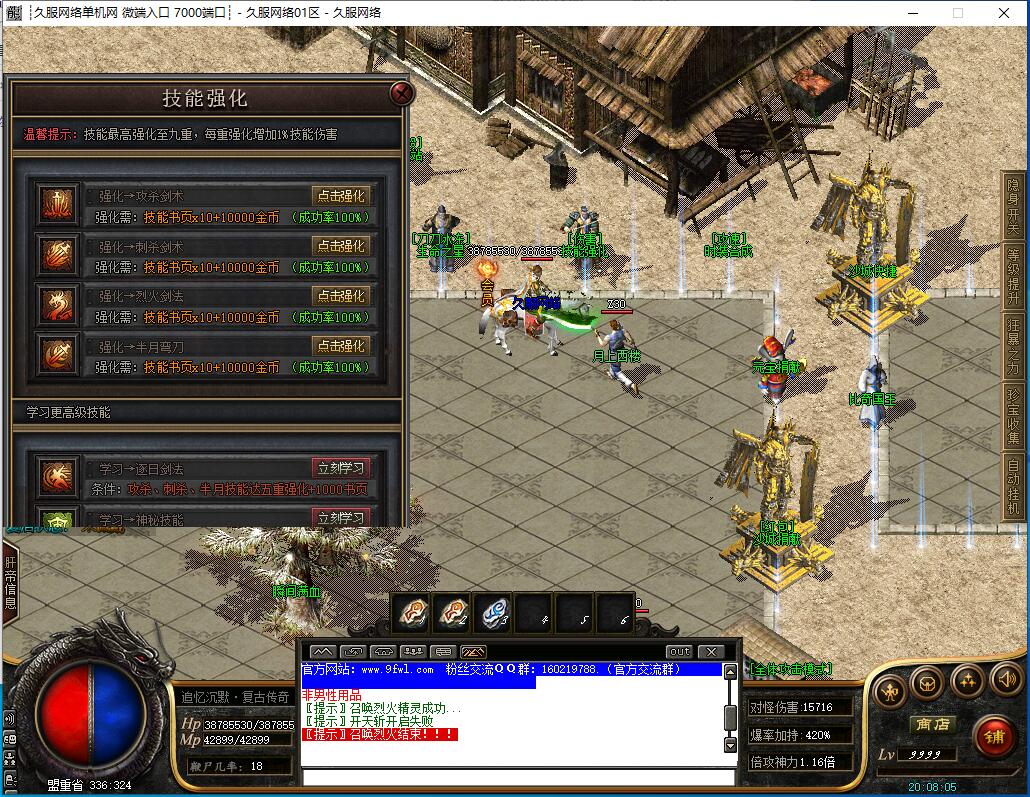This screenshot has height=797, width=1030.
Task: Toggle the sound speaker icon
Action: point(1005,681)
